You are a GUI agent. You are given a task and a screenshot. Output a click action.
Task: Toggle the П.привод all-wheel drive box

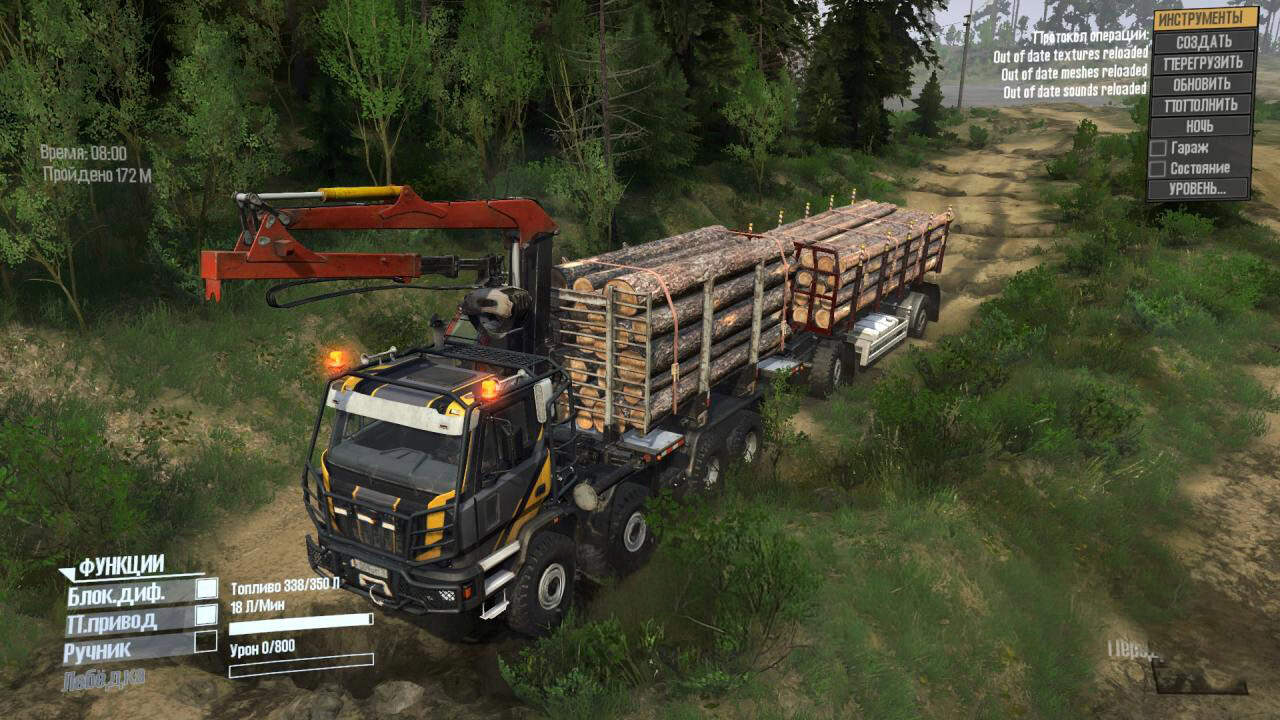click(x=206, y=615)
